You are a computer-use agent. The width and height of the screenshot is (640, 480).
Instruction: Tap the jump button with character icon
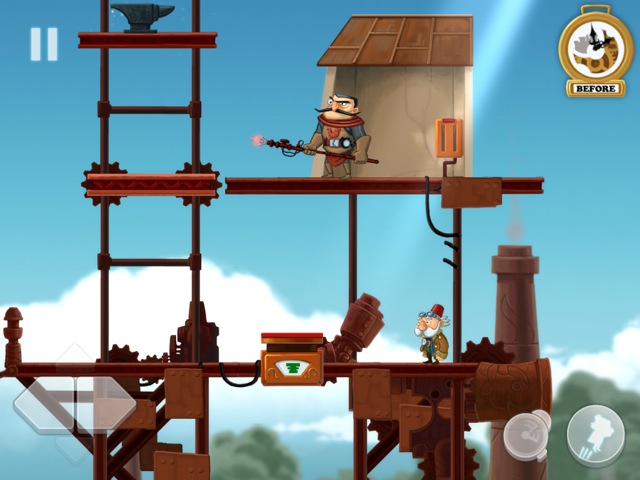595,433
